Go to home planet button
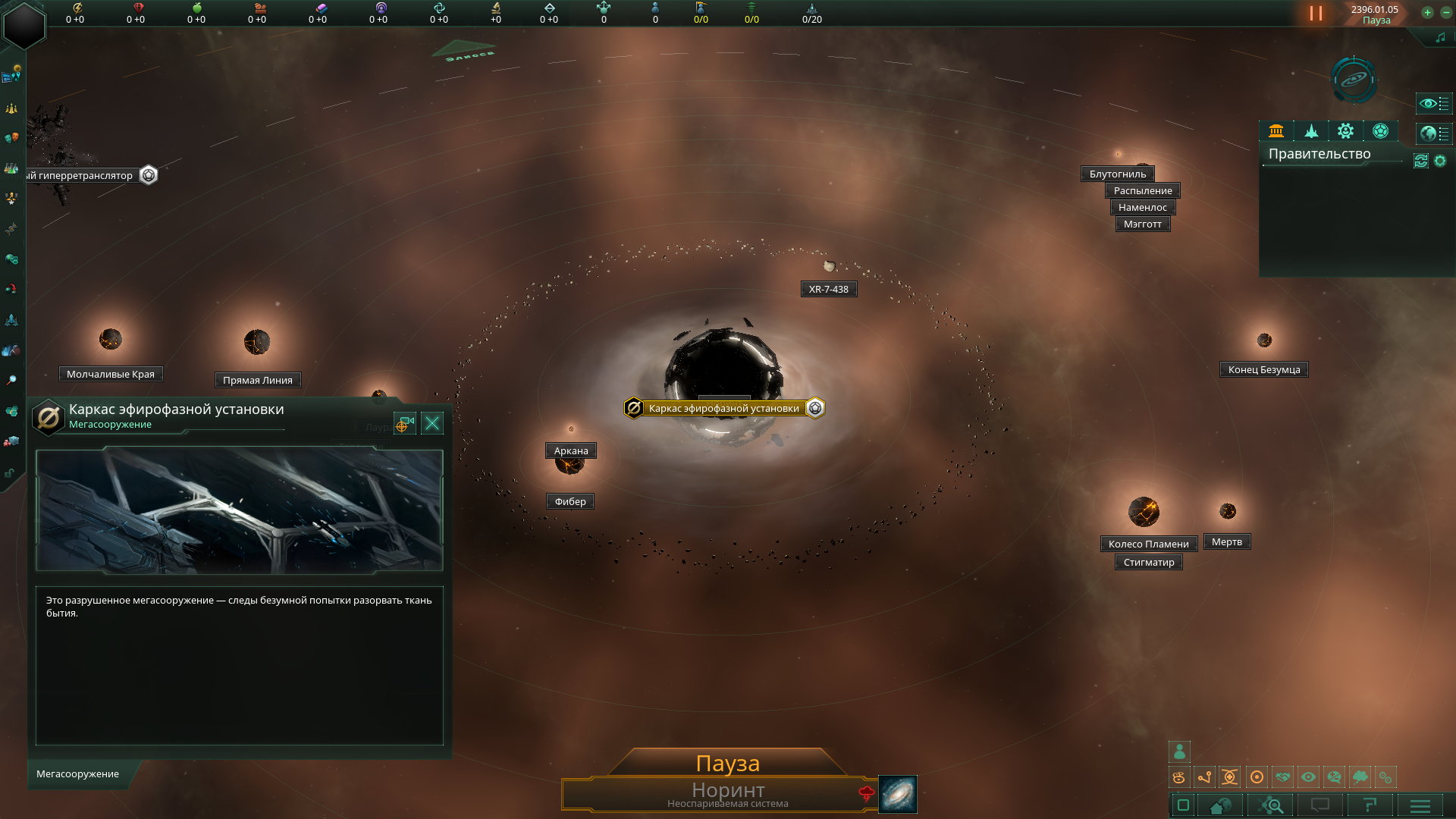The height and width of the screenshot is (819, 1456). click(1219, 805)
